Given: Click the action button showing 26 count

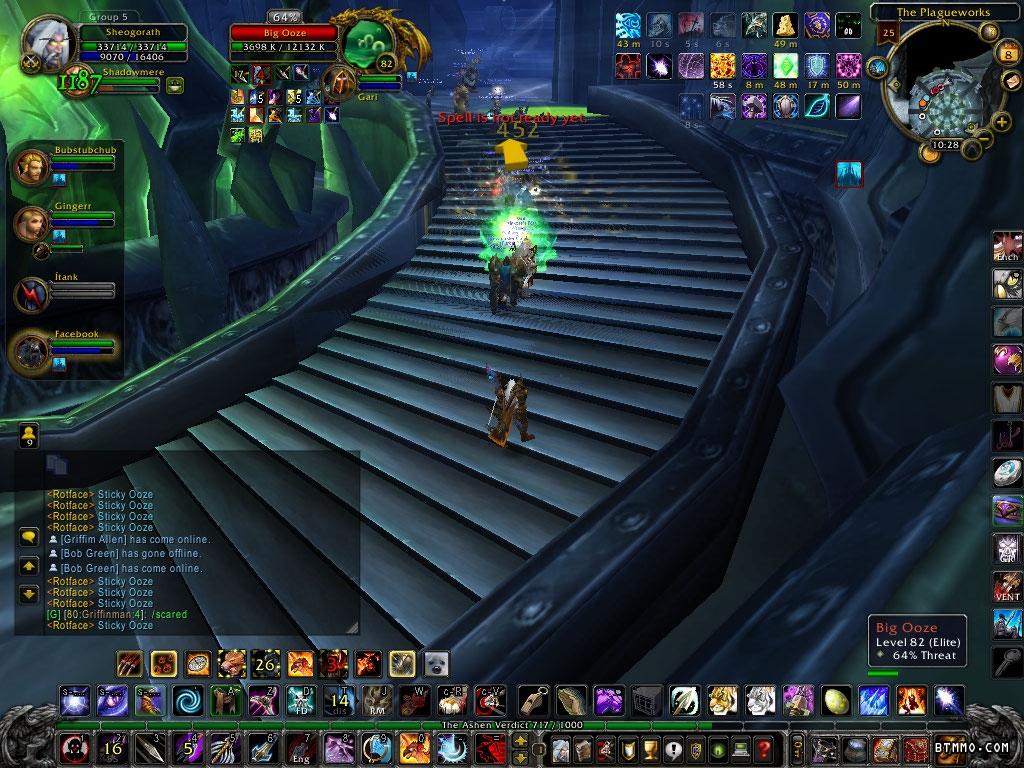Looking at the screenshot, I should [x=265, y=663].
